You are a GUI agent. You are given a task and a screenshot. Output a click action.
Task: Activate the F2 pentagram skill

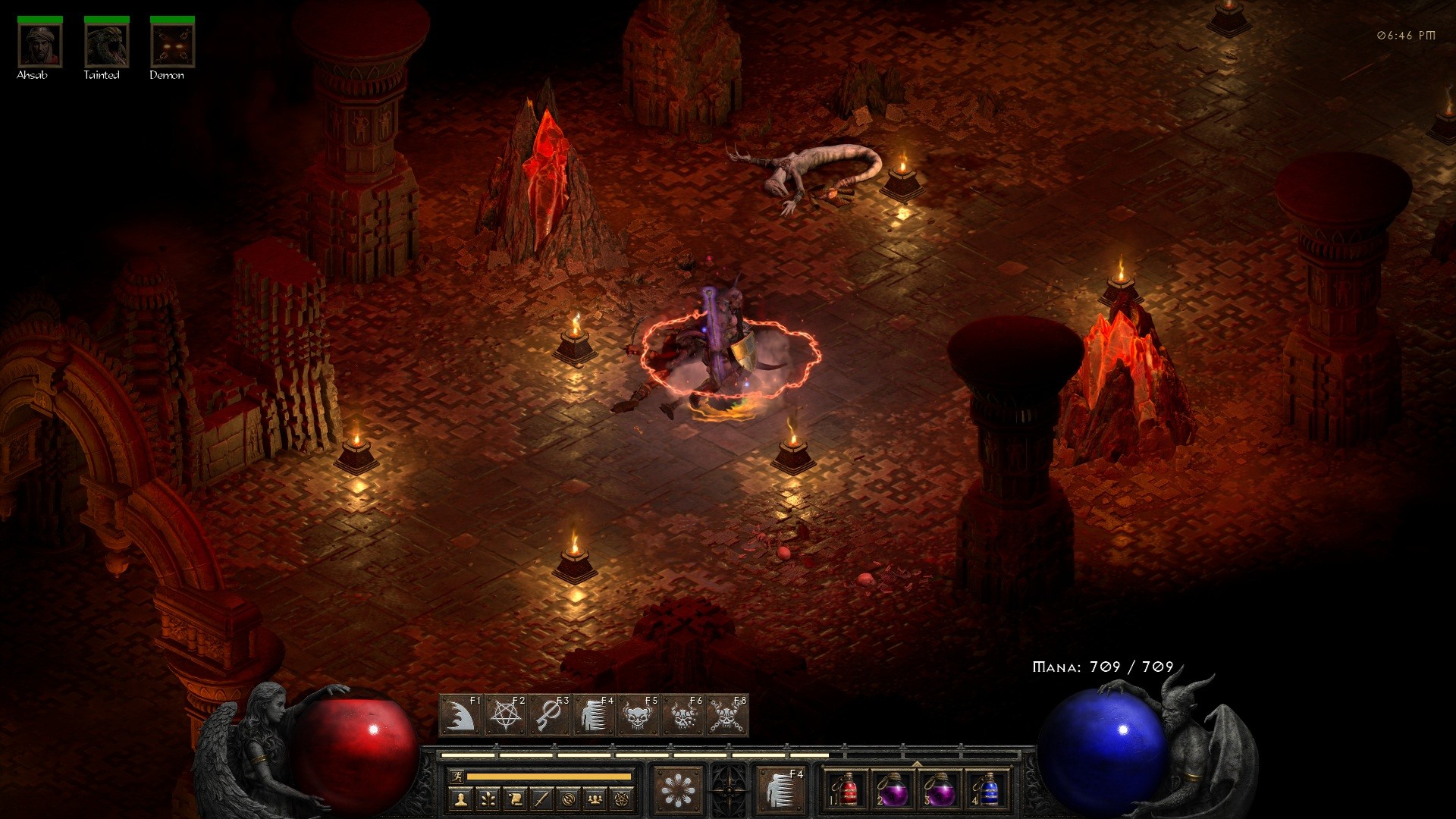(504, 715)
